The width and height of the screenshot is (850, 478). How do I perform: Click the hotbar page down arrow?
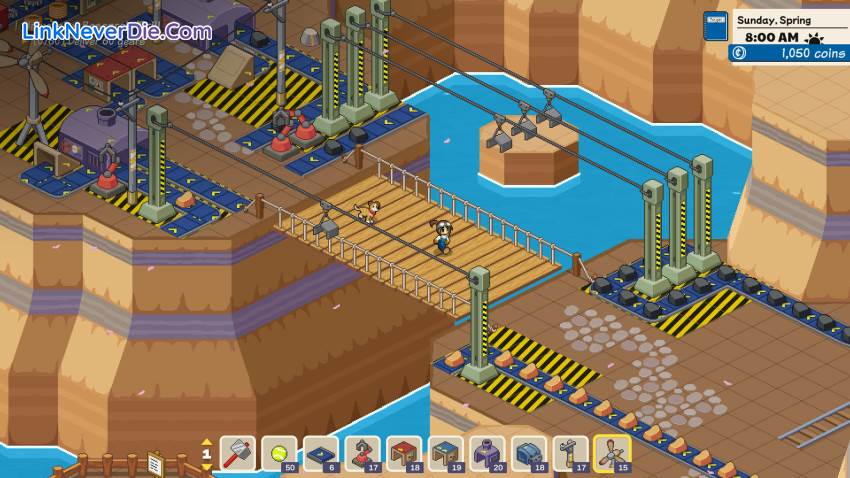point(207,466)
